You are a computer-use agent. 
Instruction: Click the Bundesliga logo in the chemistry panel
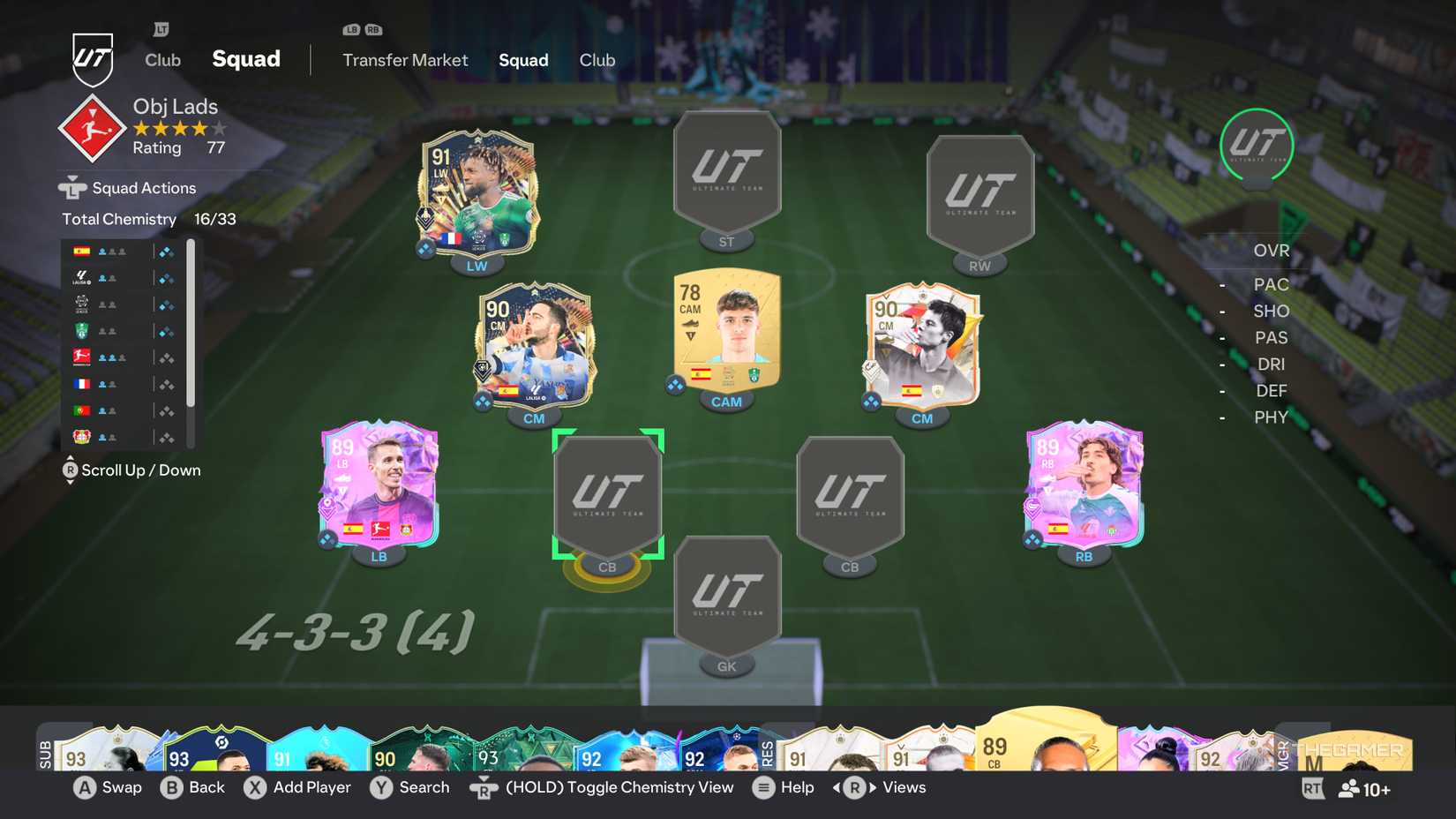pos(79,357)
